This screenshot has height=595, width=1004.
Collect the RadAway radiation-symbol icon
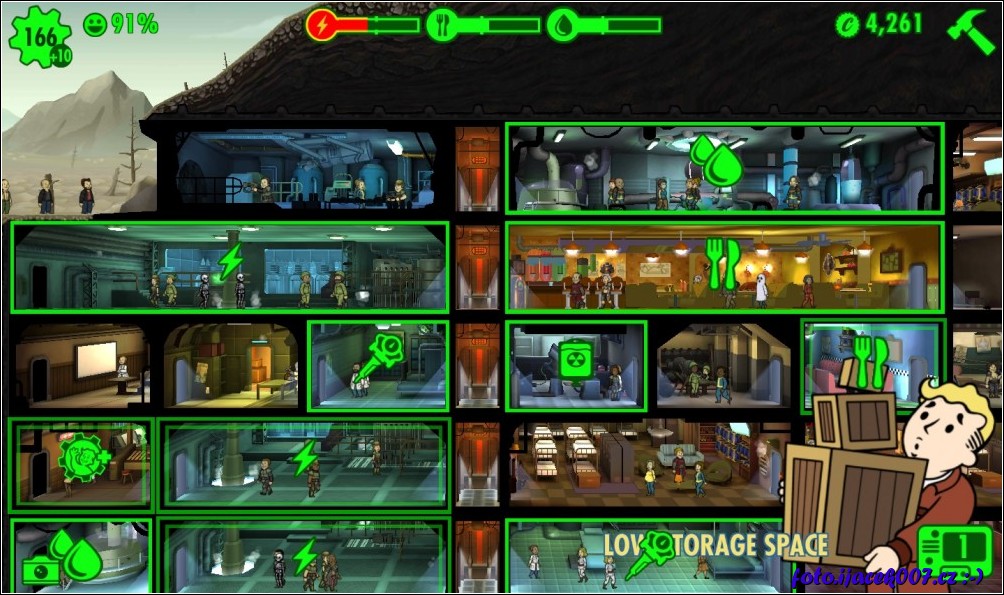coord(575,360)
